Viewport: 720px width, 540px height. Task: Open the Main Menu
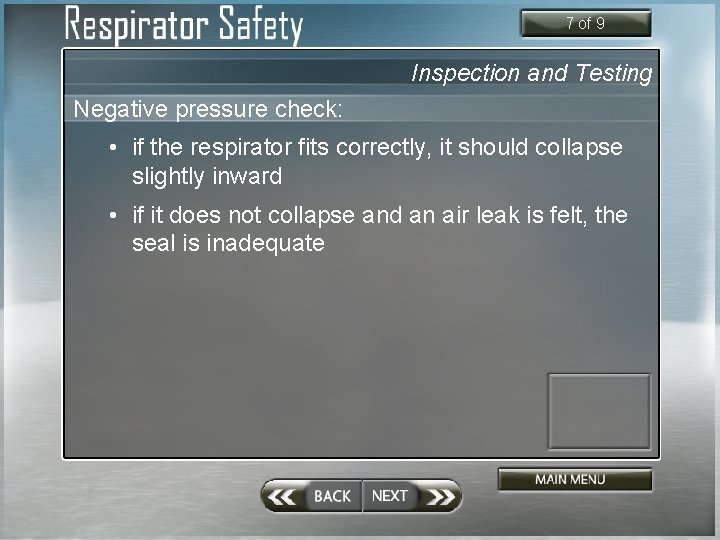575,480
